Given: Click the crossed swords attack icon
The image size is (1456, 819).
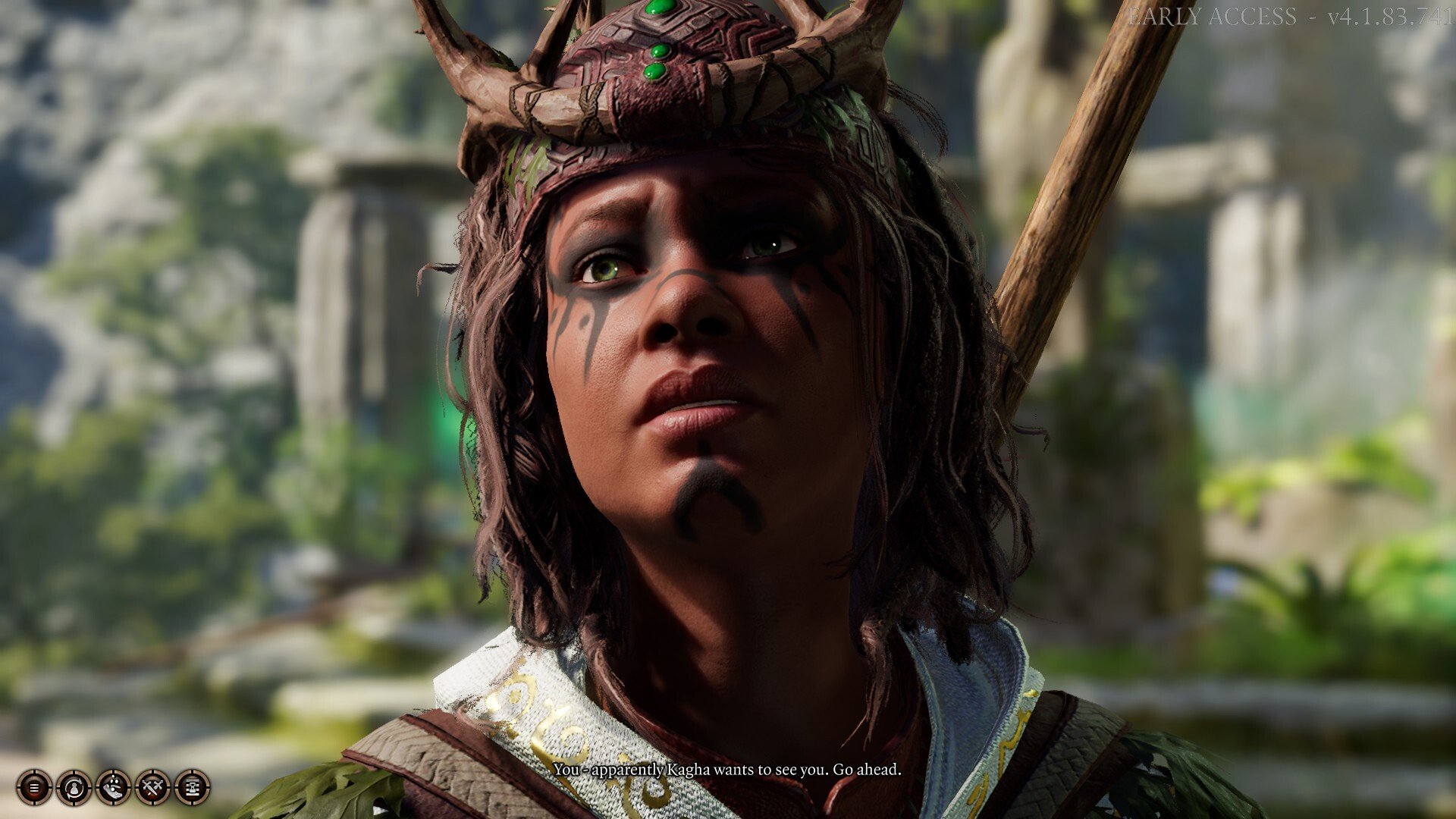Looking at the screenshot, I should tap(152, 787).
